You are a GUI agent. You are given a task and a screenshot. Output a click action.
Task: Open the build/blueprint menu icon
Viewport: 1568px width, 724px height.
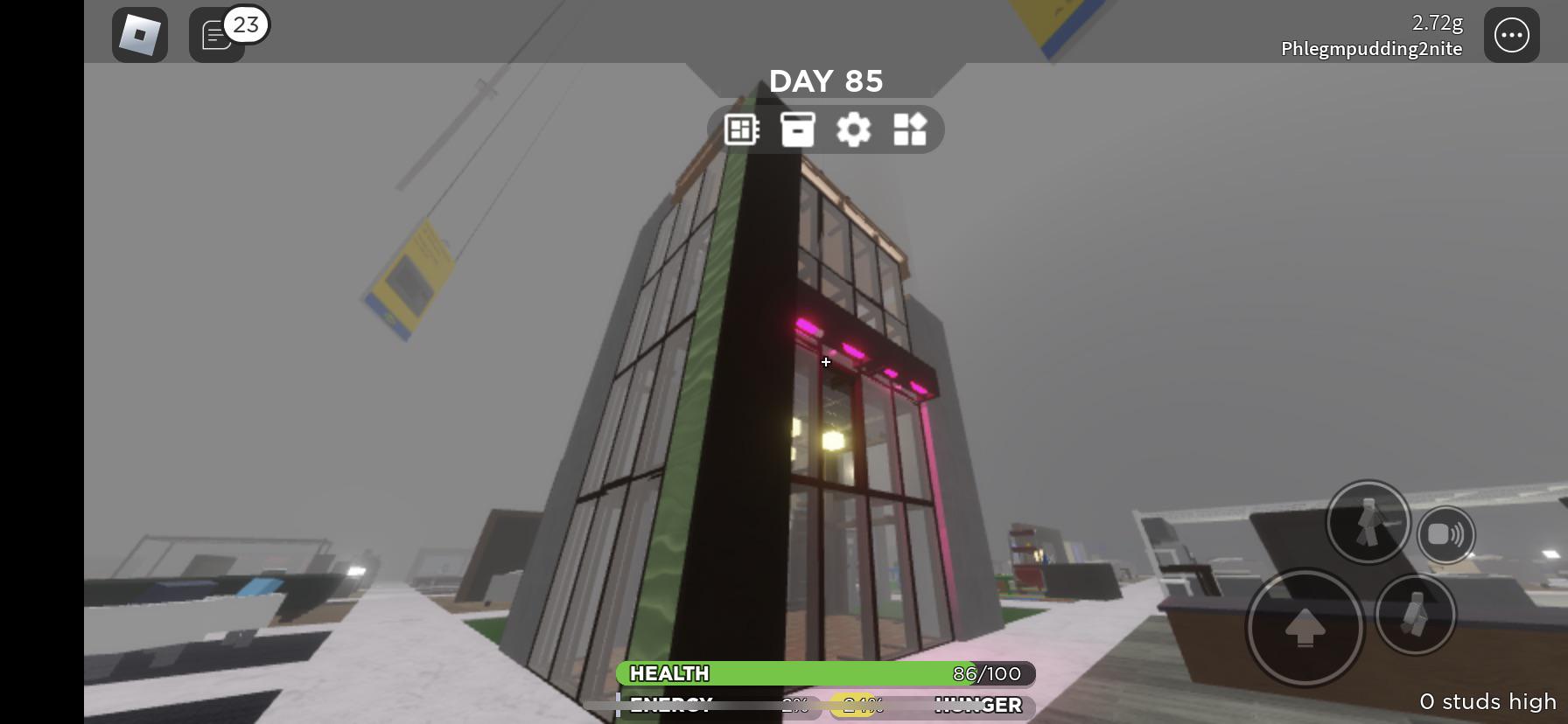coord(740,129)
